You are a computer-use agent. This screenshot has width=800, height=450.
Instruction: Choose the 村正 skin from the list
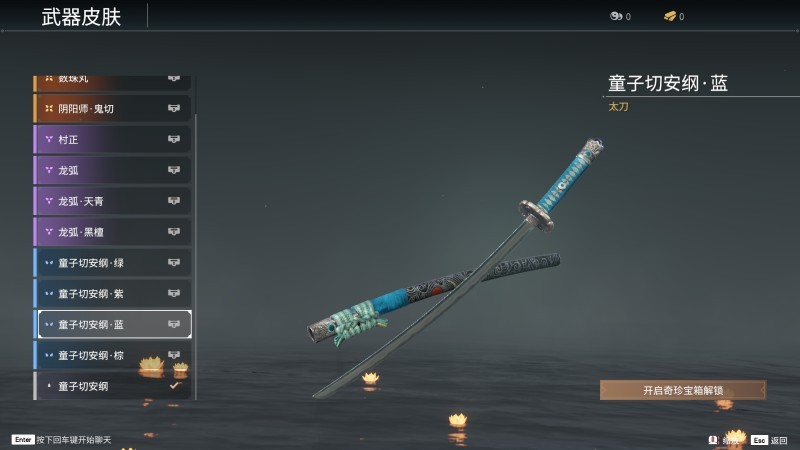(112, 139)
